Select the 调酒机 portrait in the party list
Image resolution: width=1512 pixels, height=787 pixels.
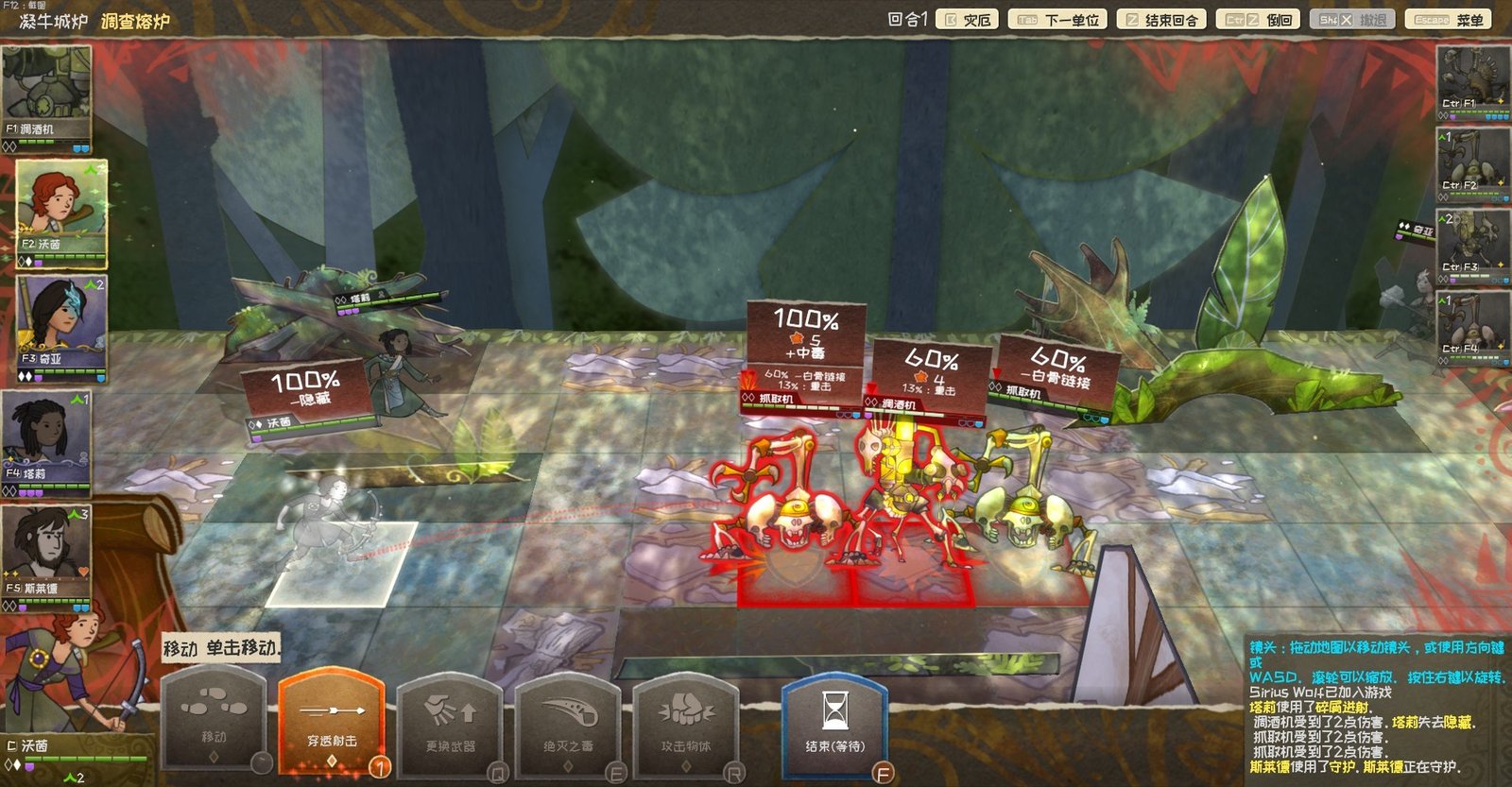click(x=46, y=93)
